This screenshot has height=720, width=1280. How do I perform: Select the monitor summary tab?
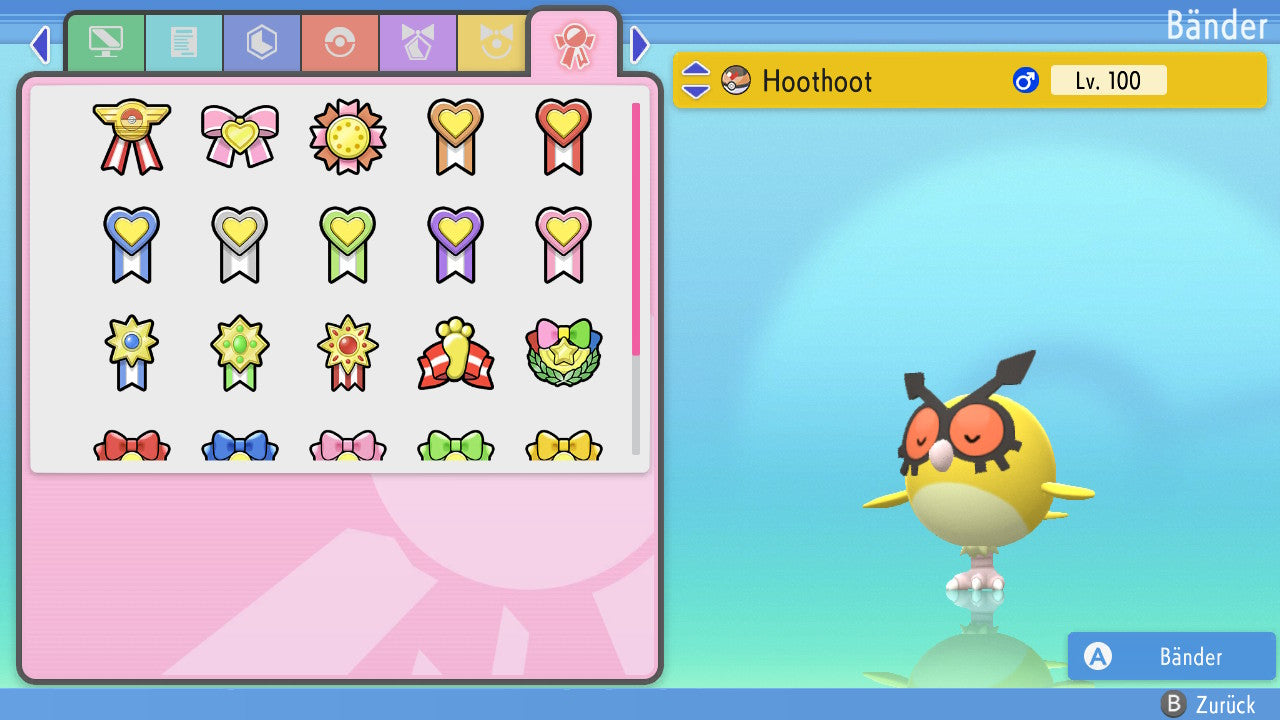point(106,44)
